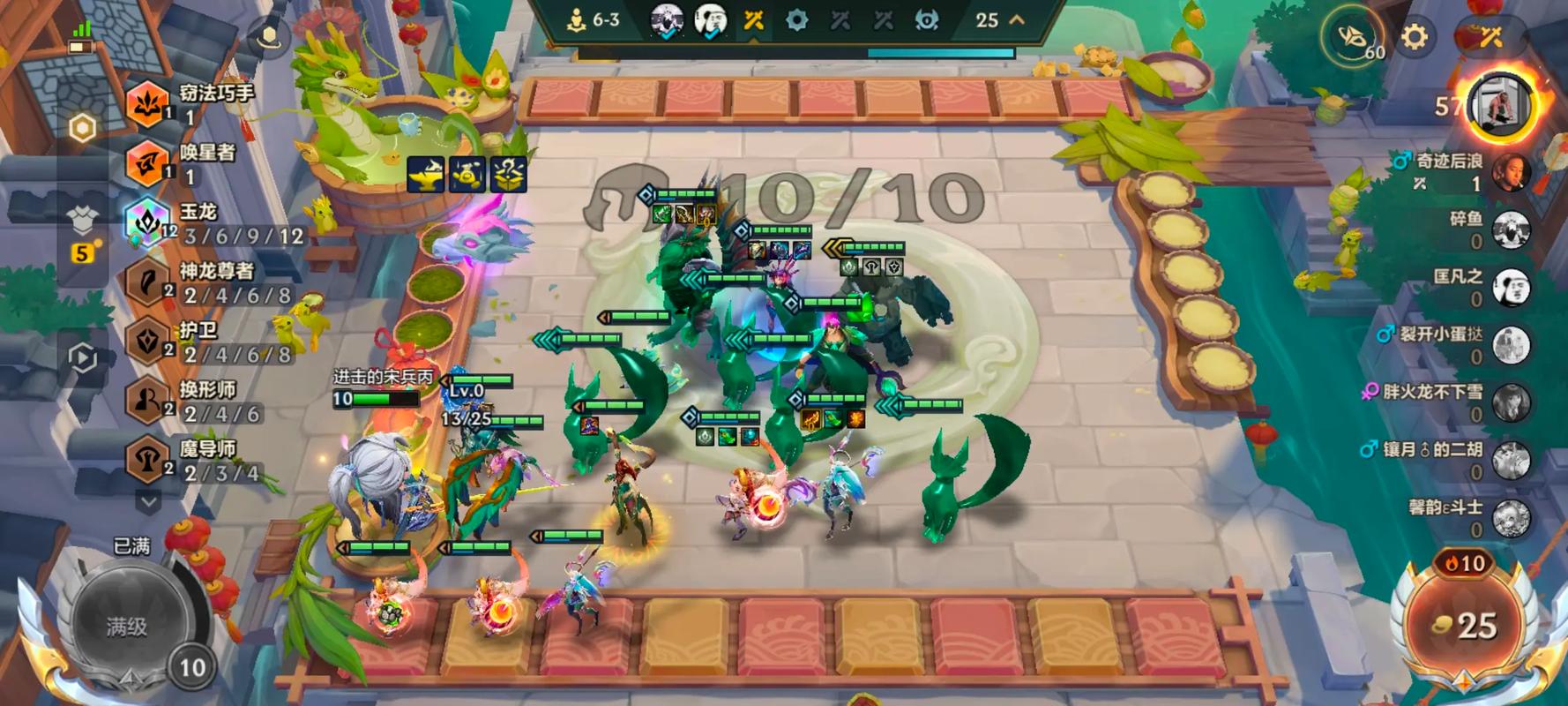Select the 玉龙 trait entry
Viewport: 1568px width, 706px height.
[147, 222]
